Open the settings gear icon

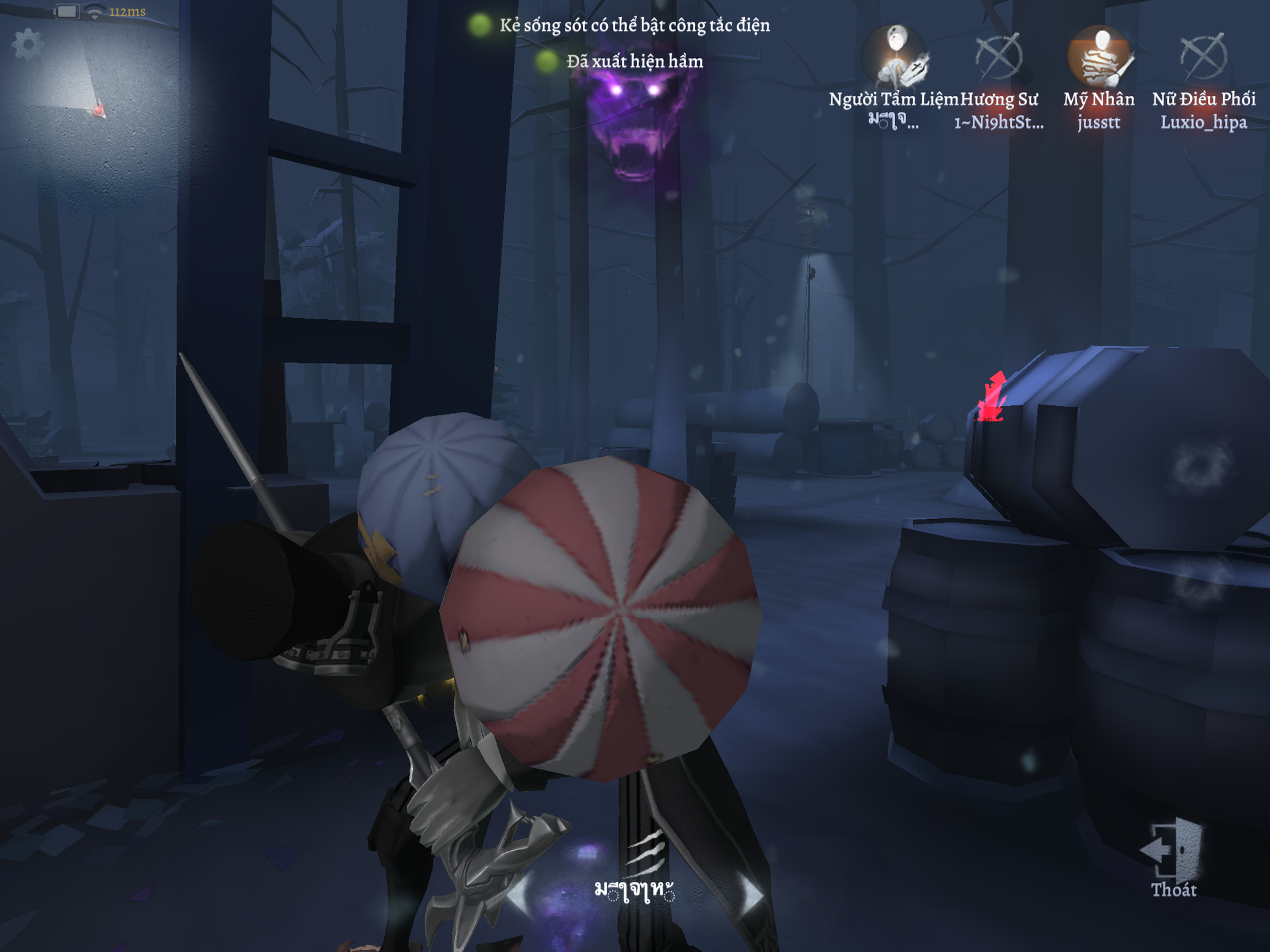(x=27, y=44)
